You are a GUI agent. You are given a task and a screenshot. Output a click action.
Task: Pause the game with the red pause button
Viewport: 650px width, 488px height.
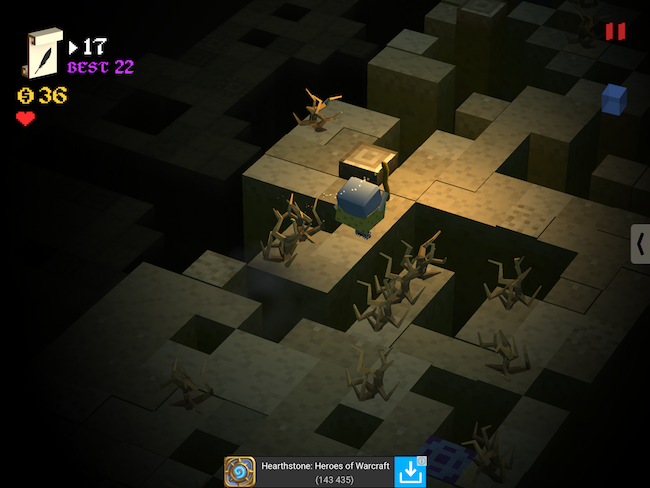[615, 32]
